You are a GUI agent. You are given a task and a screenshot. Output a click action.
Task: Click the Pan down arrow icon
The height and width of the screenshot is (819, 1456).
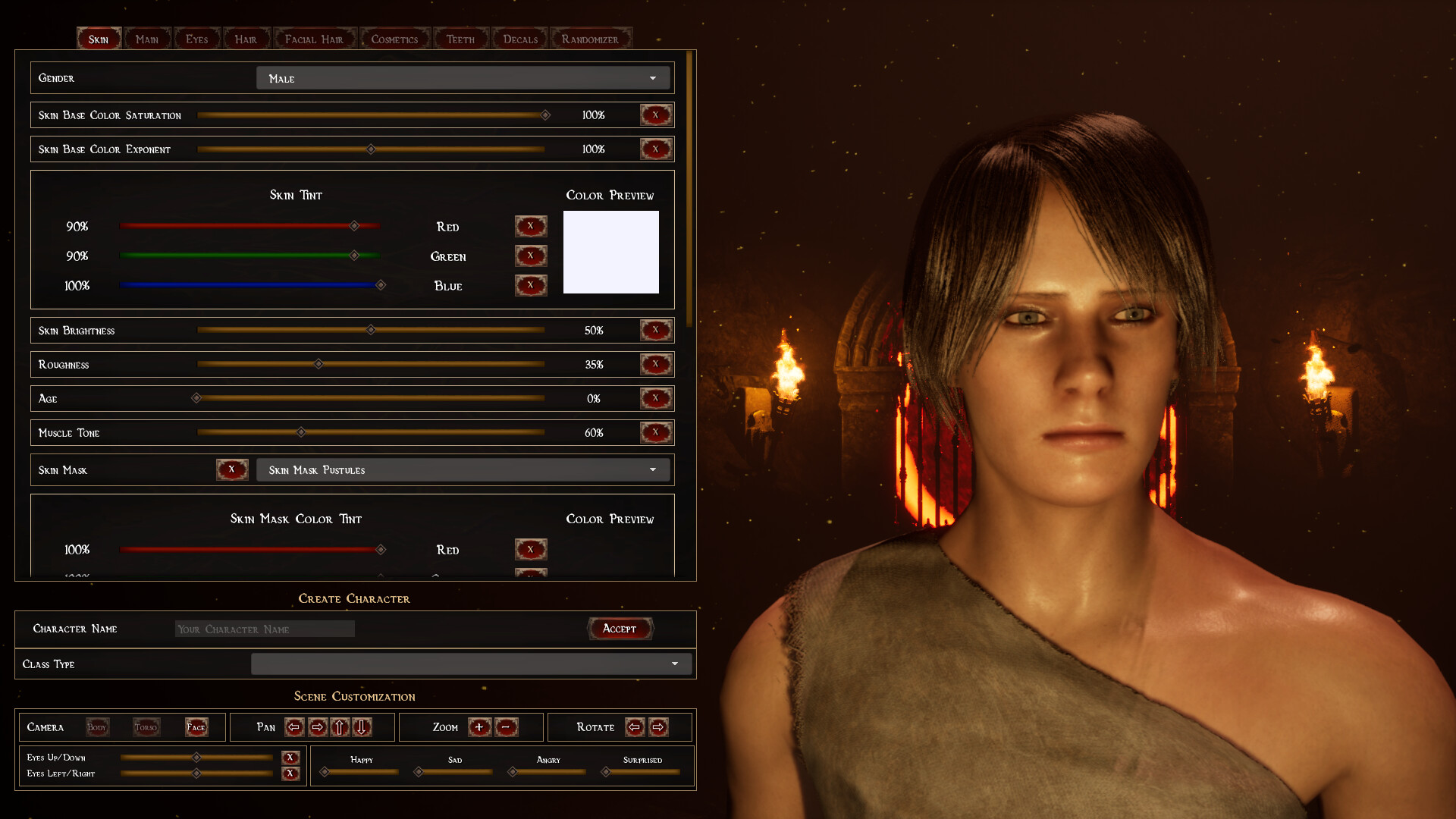(x=362, y=727)
